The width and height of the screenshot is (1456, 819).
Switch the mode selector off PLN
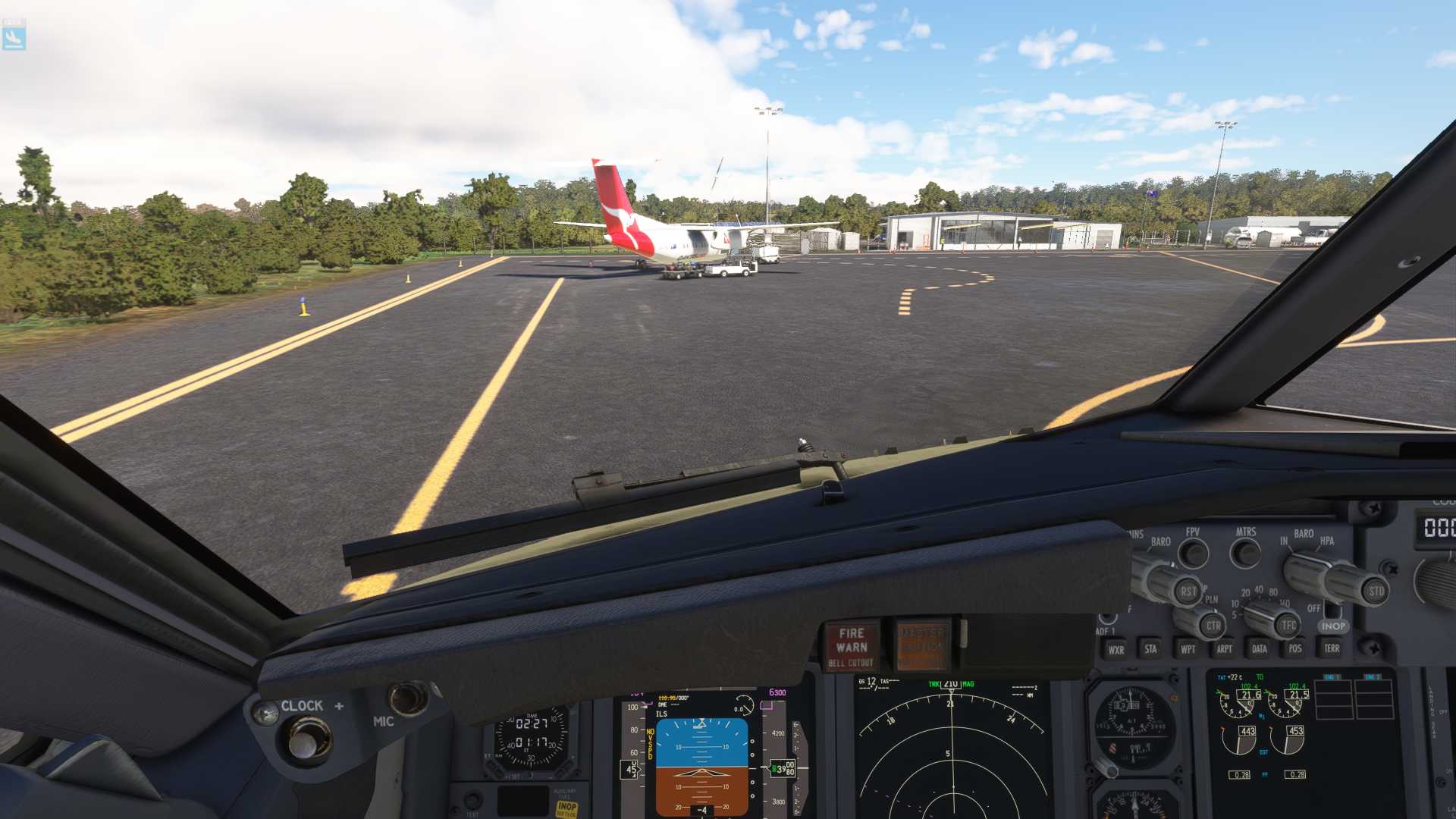click(x=1210, y=625)
